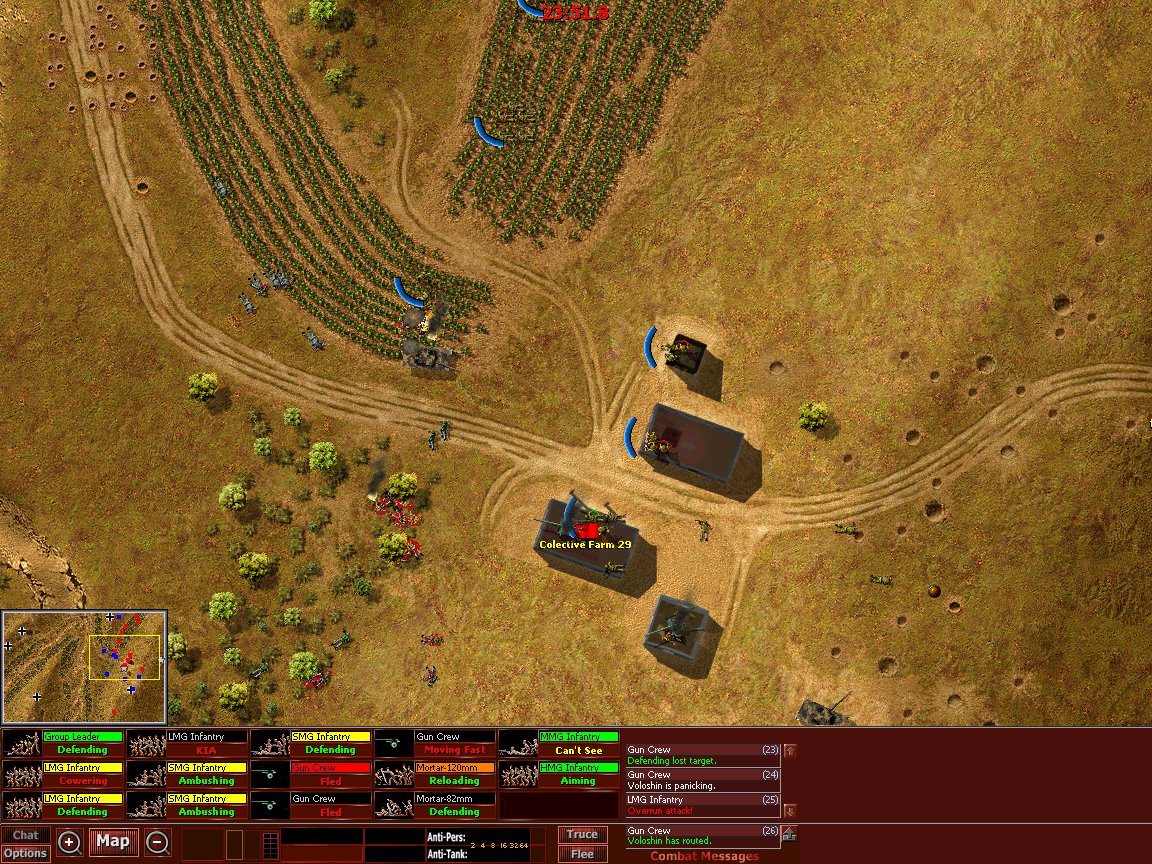Image resolution: width=1152 pixels, height=864 pixels.
Task: Select the MMG Infantry team
Action: (559, 743)
